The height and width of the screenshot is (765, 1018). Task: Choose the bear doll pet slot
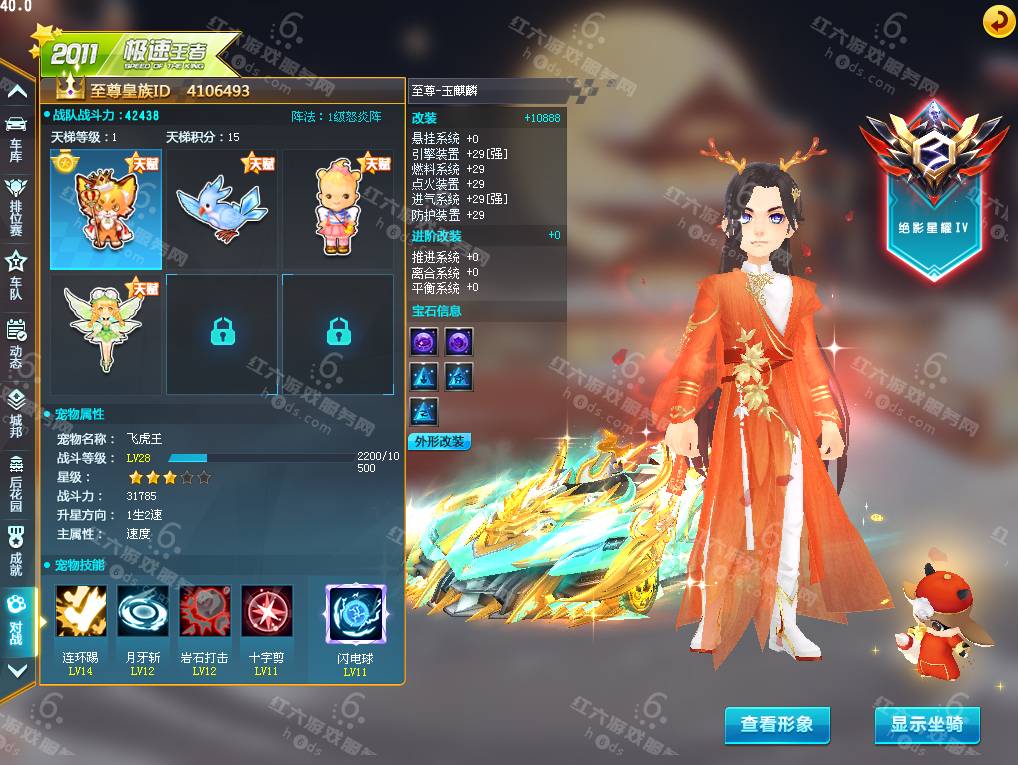coord(338,210)
